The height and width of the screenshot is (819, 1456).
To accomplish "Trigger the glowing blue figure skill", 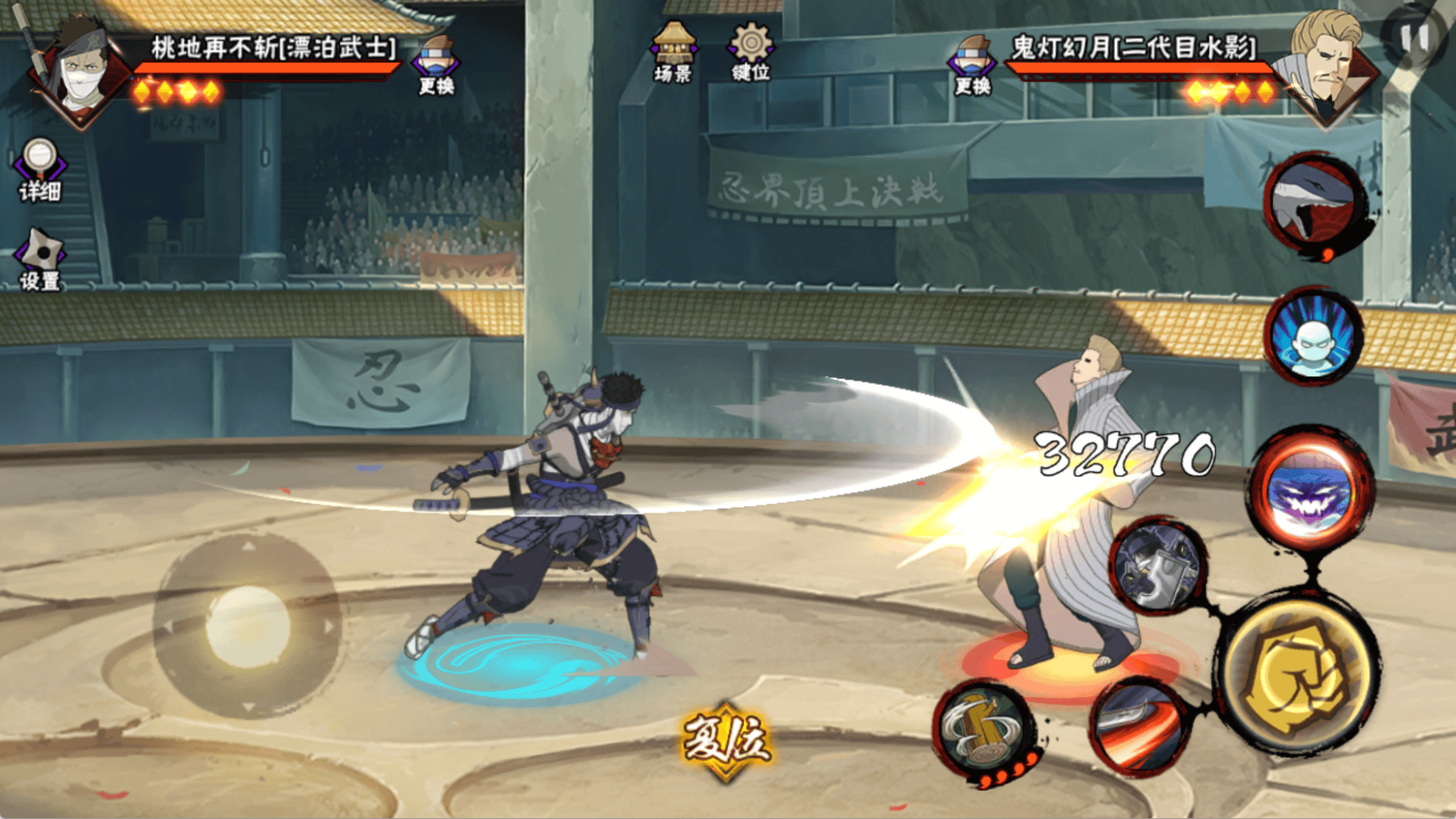I will click(1313, 338).
